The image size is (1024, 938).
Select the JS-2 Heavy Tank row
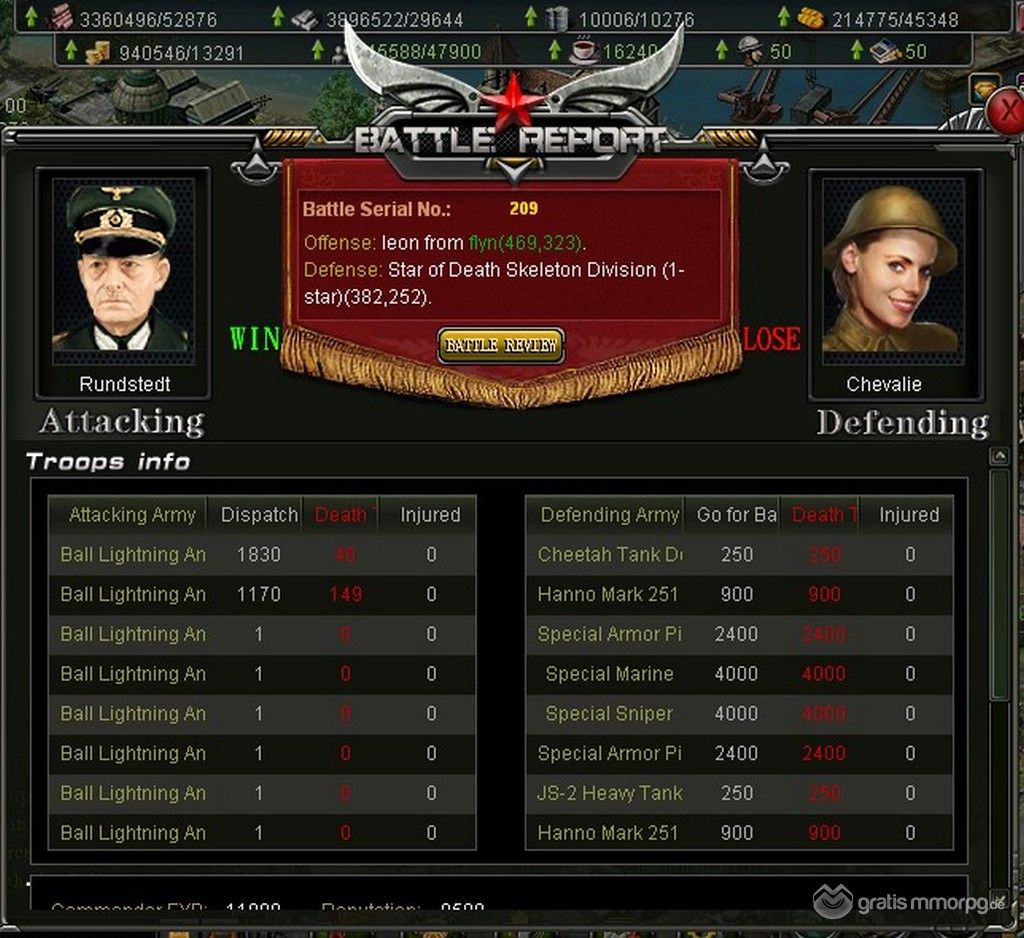coord(610,793)
